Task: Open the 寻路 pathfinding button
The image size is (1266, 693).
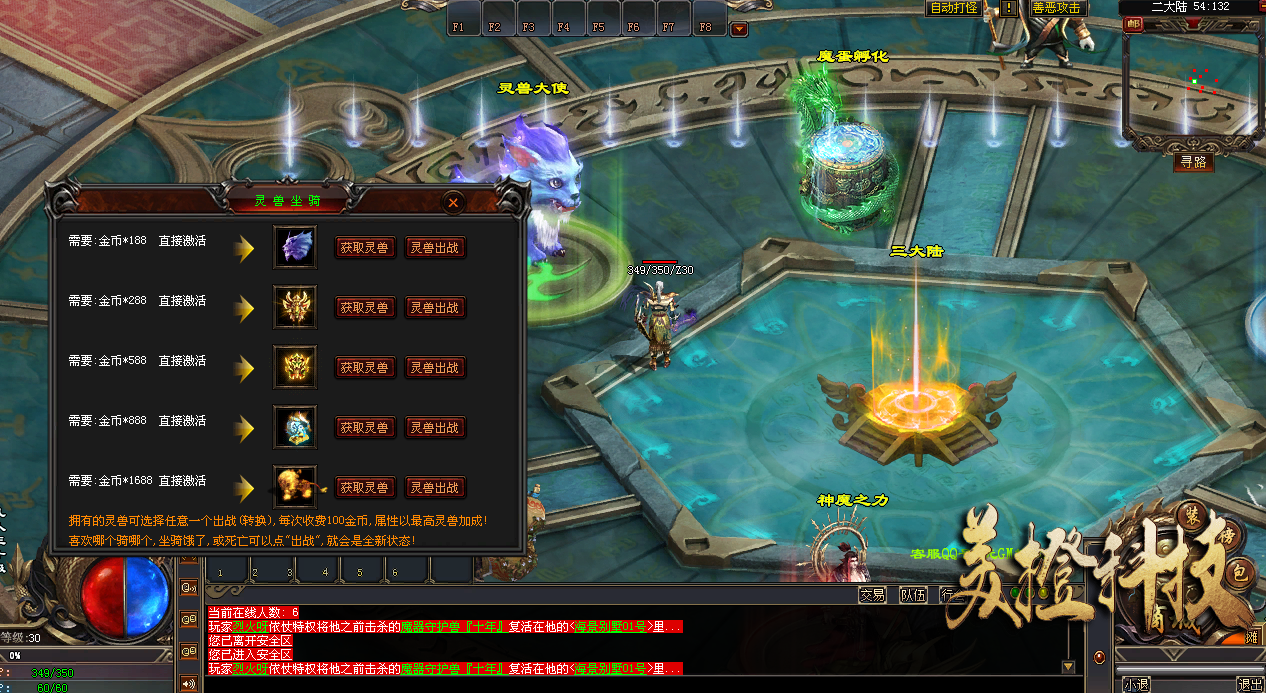Action: 1193,162
